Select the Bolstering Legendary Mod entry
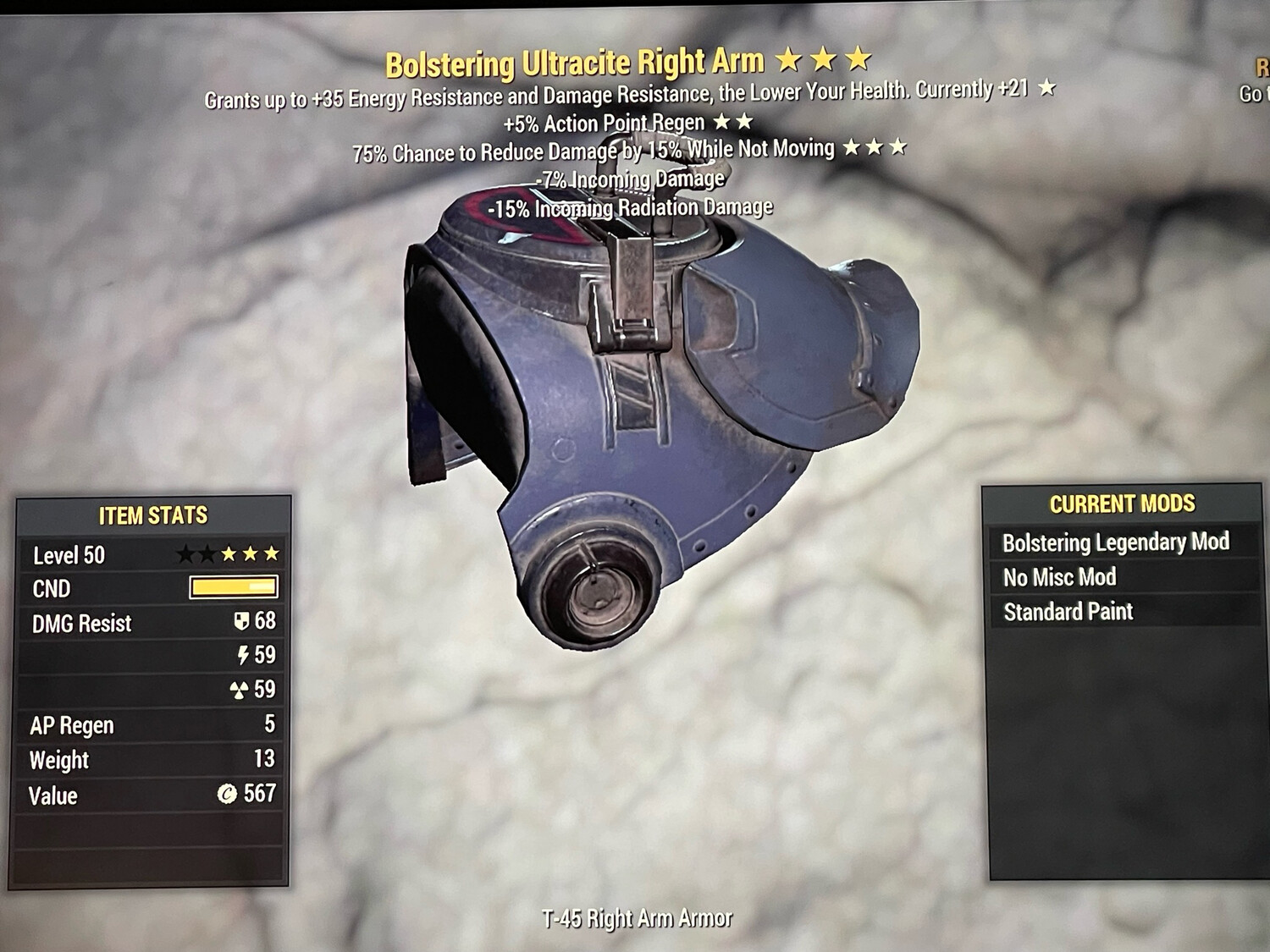The width and height of the screenshot is (1270, 952). [1116, 542]
